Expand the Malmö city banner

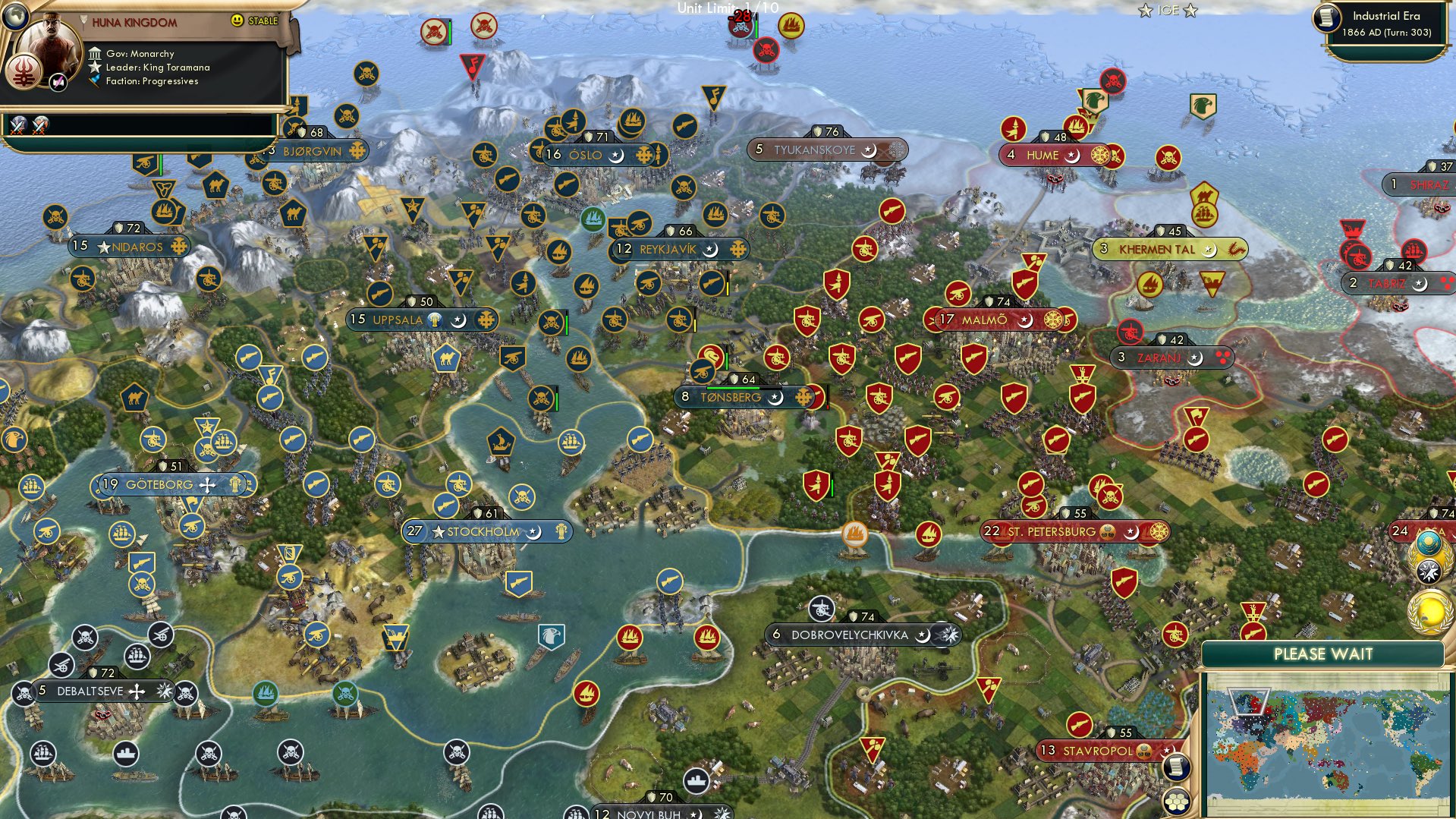coord(986,320)
